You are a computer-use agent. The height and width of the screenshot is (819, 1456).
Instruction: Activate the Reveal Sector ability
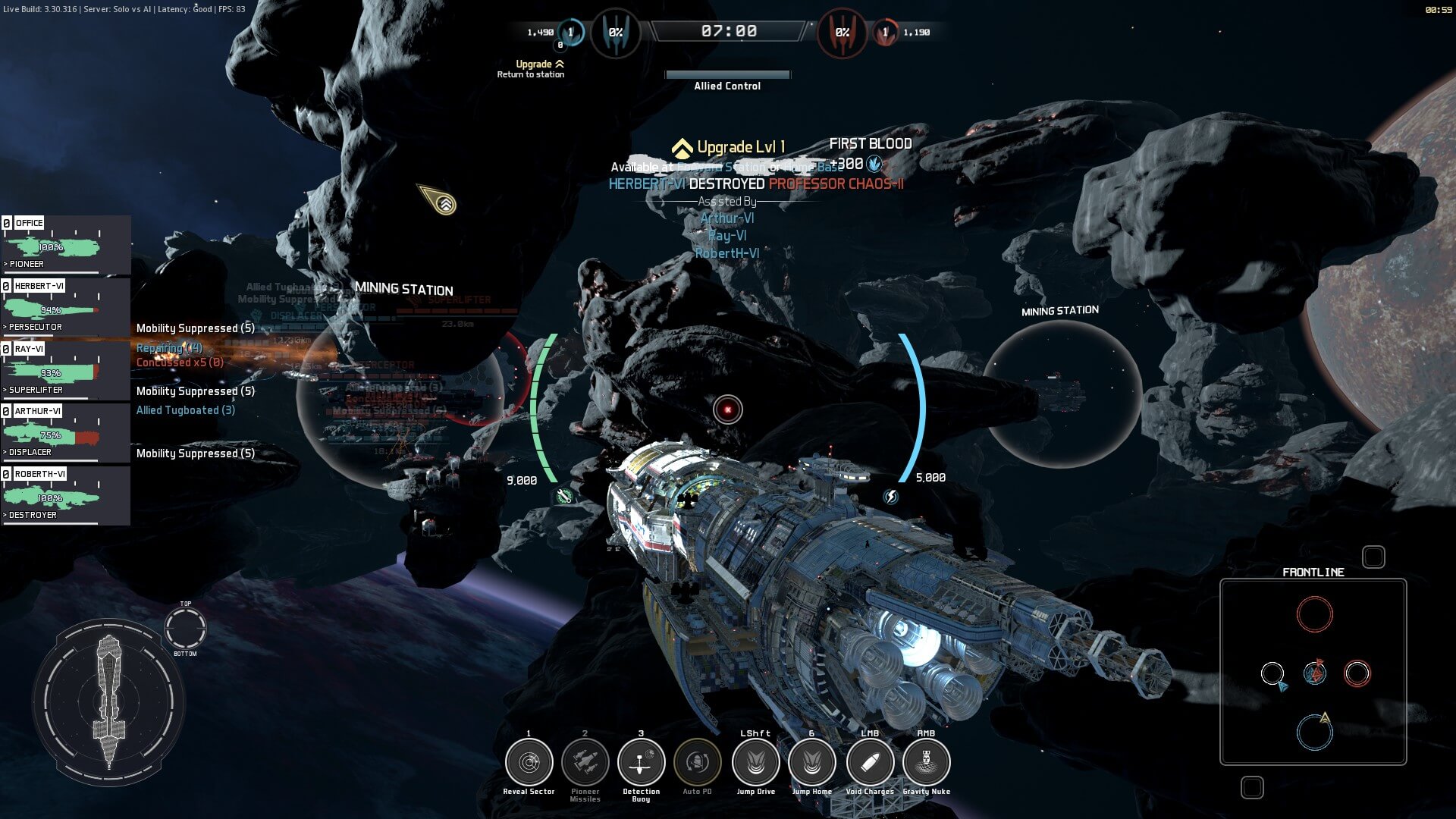pos(529,762)
